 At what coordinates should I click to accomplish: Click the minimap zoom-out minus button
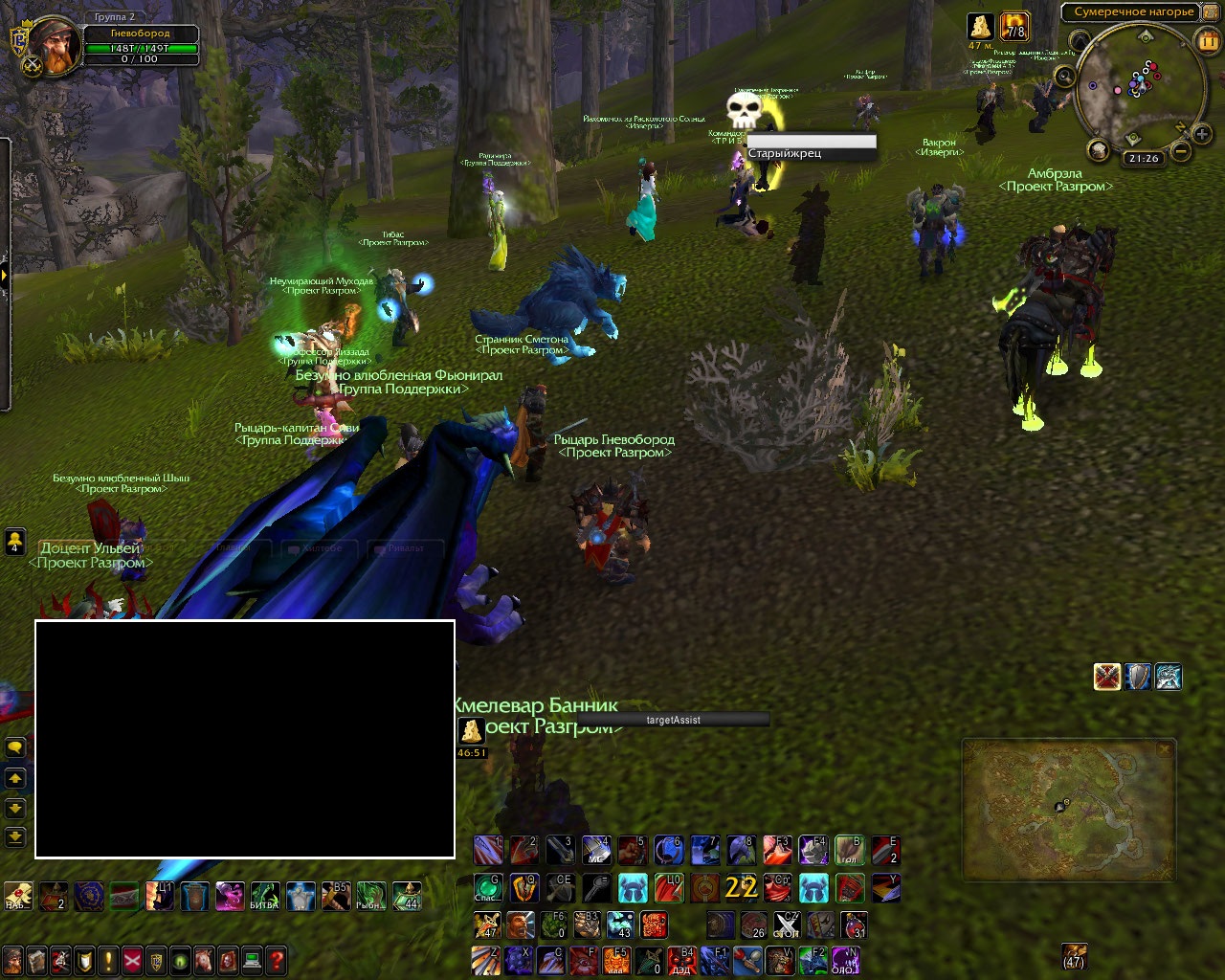(x=1182, y=151)
